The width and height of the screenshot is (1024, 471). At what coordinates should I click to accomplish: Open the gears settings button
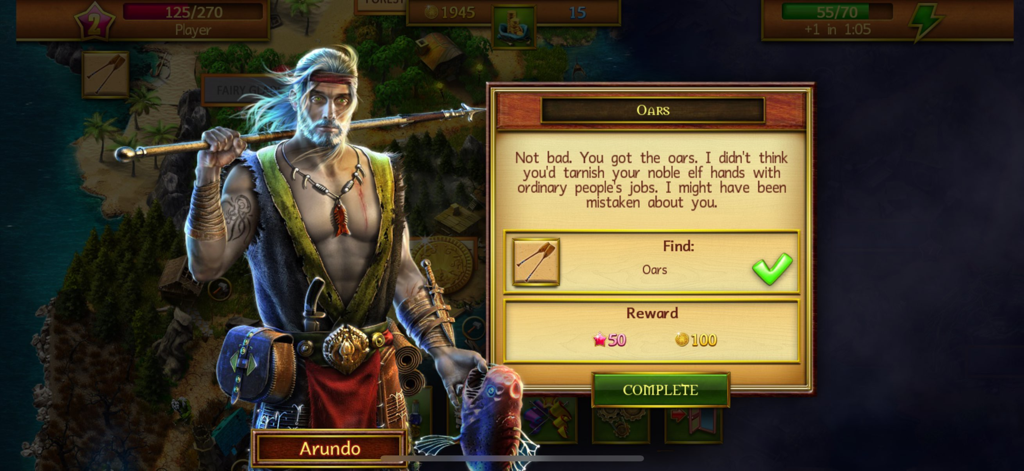620,420
